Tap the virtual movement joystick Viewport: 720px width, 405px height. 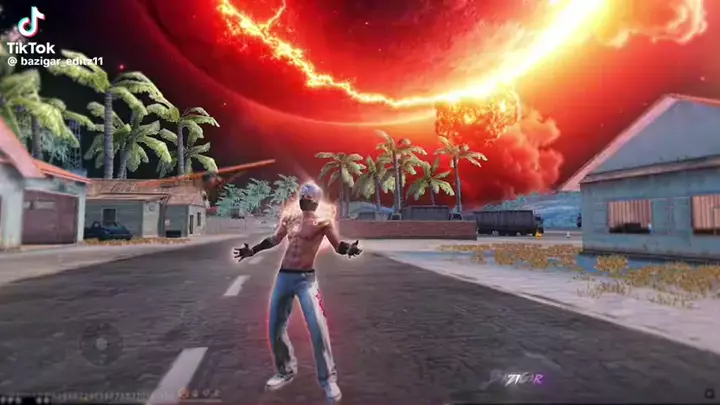tap(101, 343)
